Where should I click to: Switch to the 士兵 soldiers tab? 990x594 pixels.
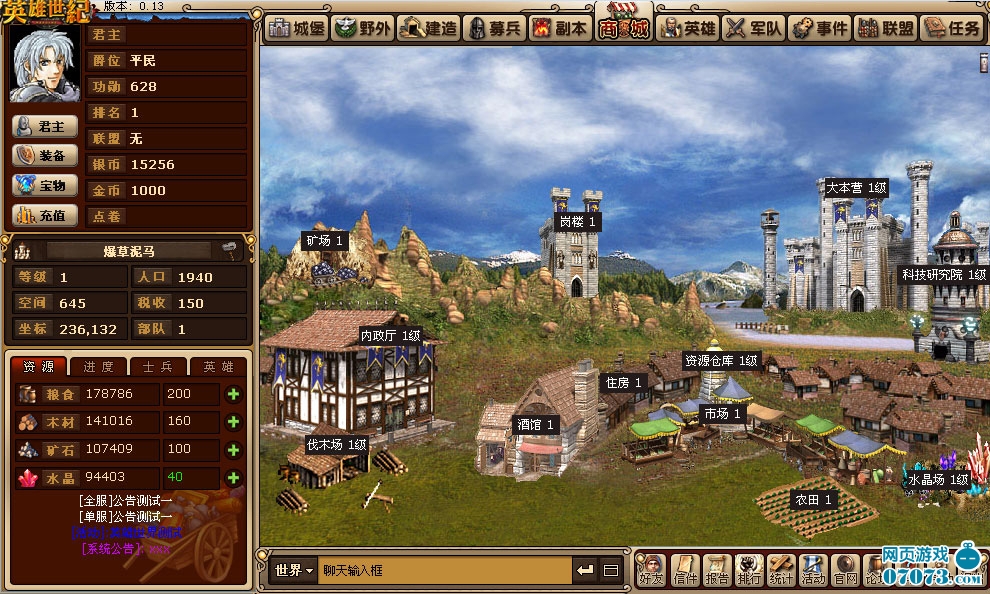tap(158, 367)
